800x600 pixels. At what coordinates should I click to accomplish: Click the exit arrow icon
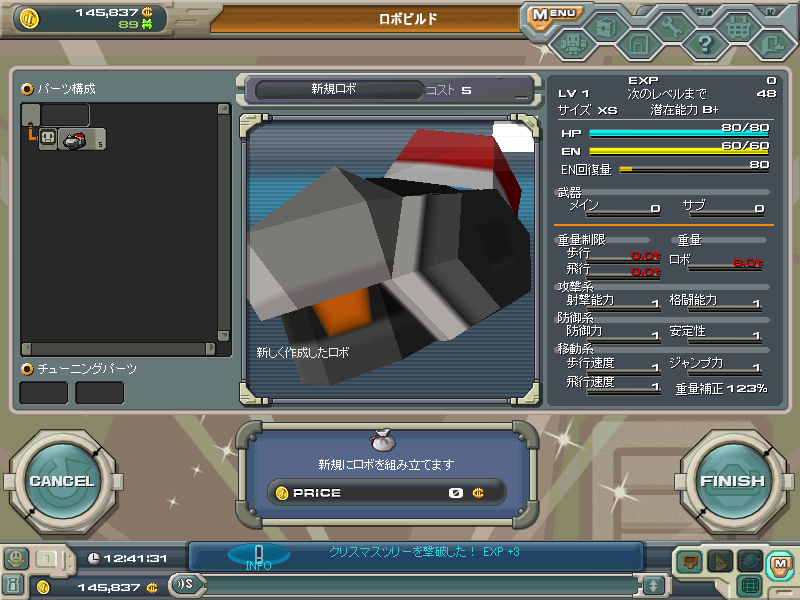[771, 43]
